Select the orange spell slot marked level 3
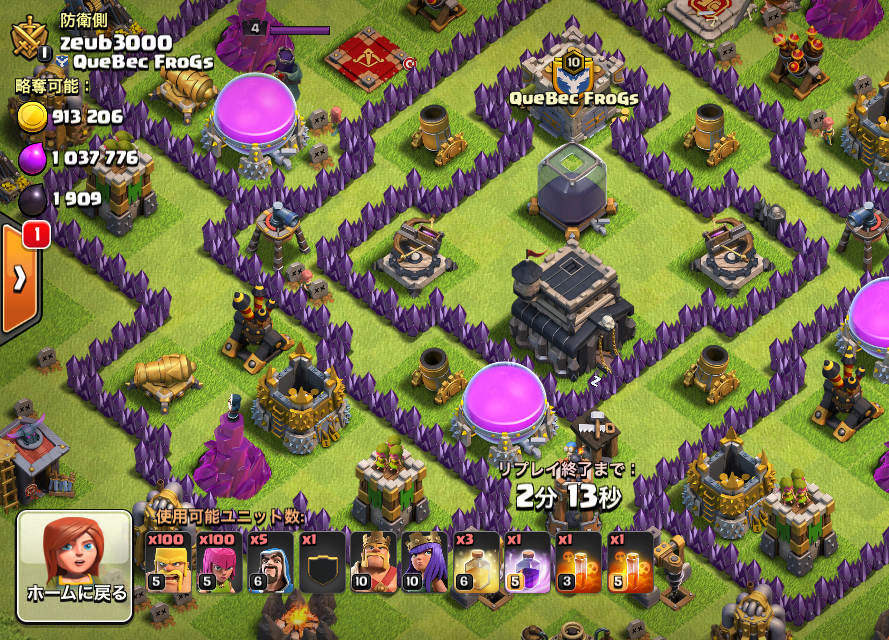This screenshot has width=889, height=640. point(578,562)
